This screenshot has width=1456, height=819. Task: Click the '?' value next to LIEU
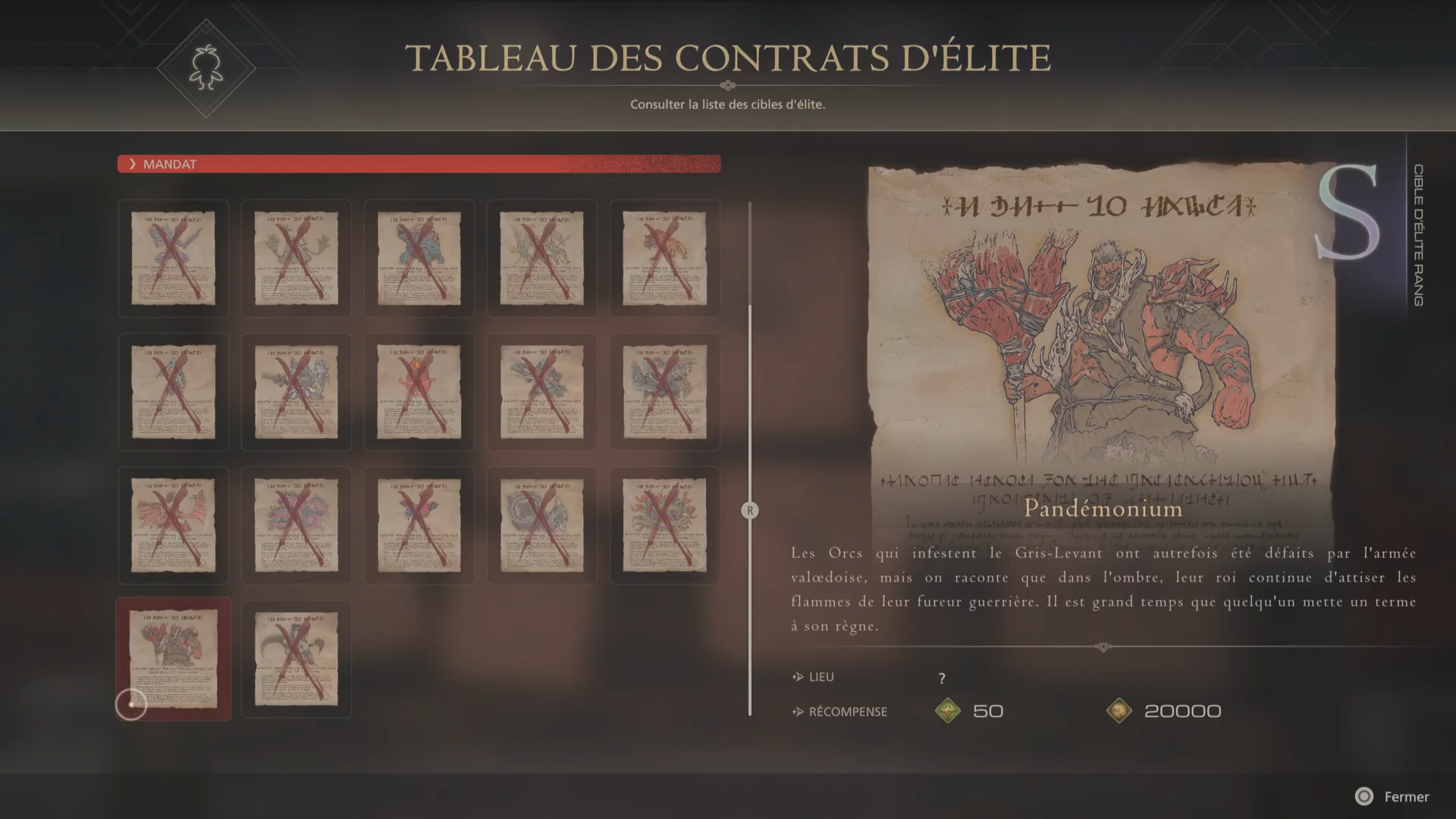(940, 677)
